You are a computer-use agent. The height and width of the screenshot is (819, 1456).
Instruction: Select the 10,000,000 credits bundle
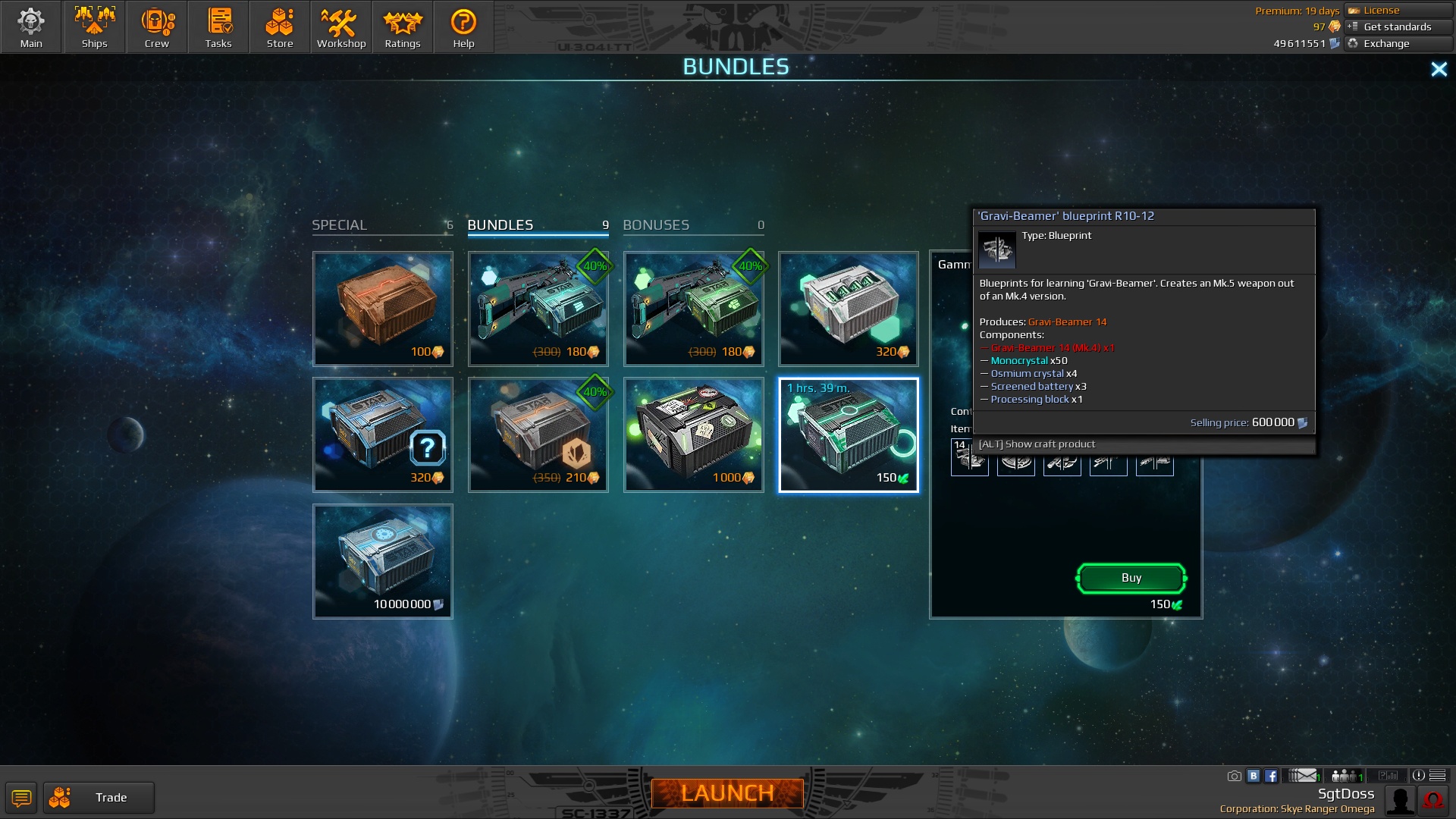383,561
